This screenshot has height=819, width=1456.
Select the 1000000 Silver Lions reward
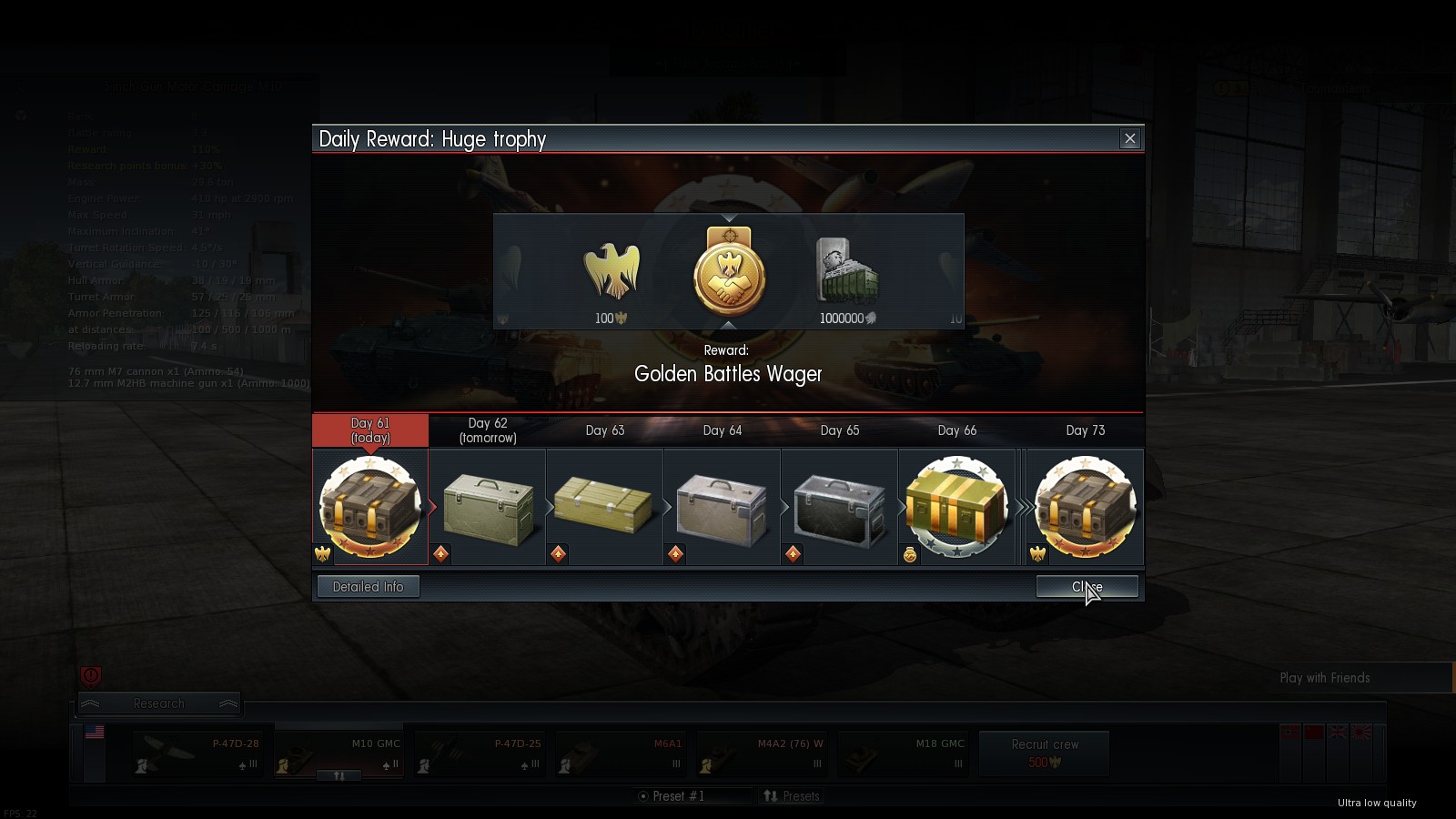tap(846, 273)
